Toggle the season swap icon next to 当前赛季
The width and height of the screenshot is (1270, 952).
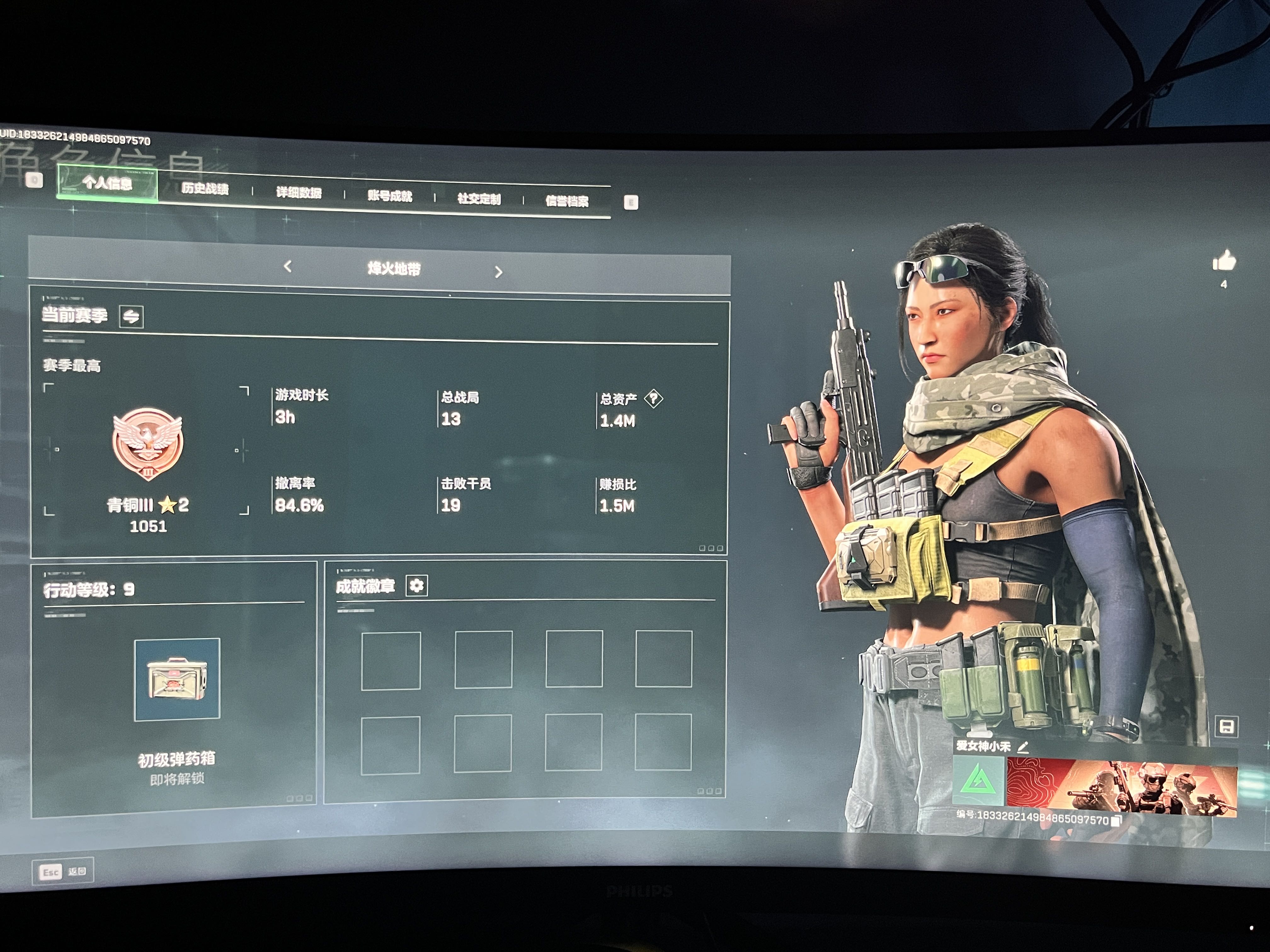click(x=131, y=316)
